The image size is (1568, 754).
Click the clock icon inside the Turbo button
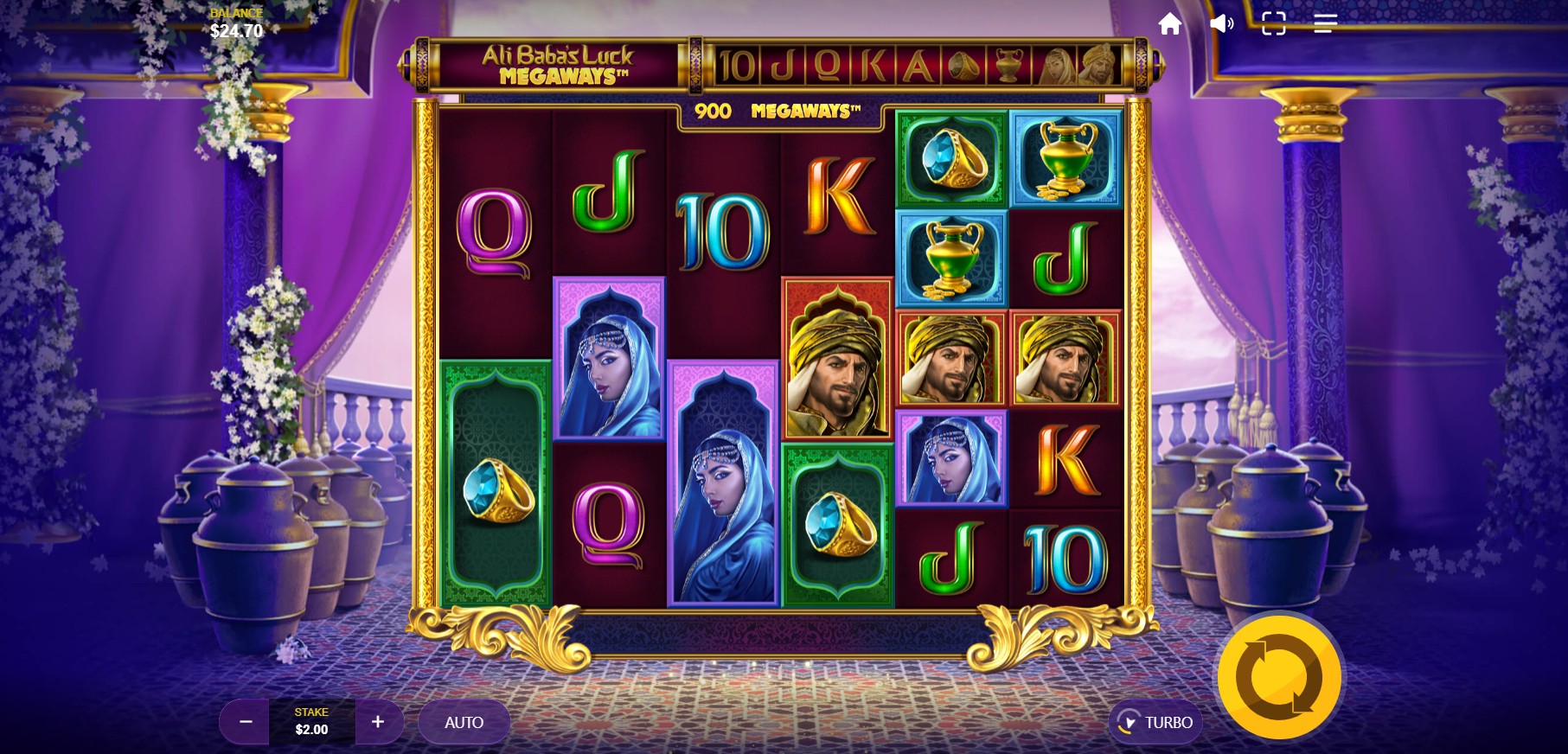click(1127, 722)
